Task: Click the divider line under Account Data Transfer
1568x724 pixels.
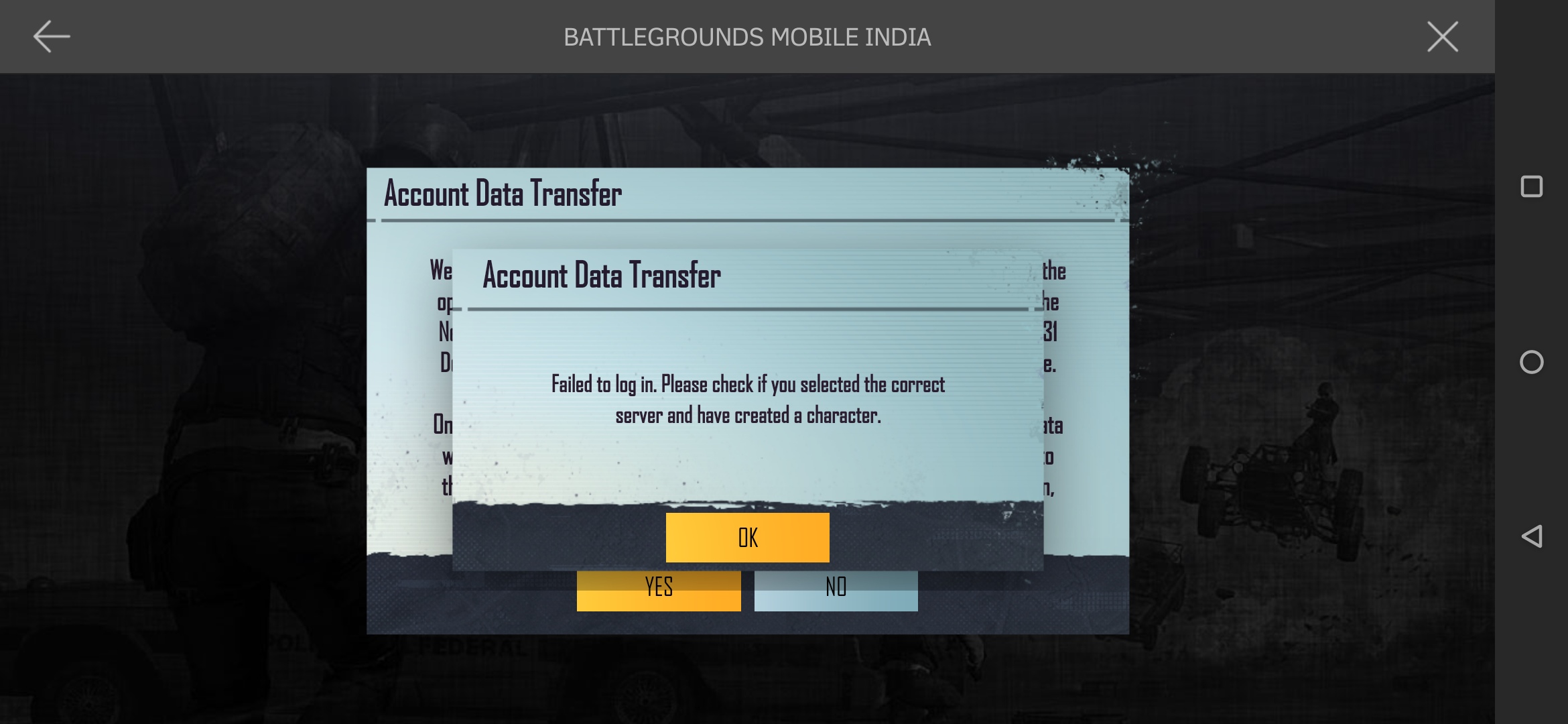Action: click(x=747, y=310)
